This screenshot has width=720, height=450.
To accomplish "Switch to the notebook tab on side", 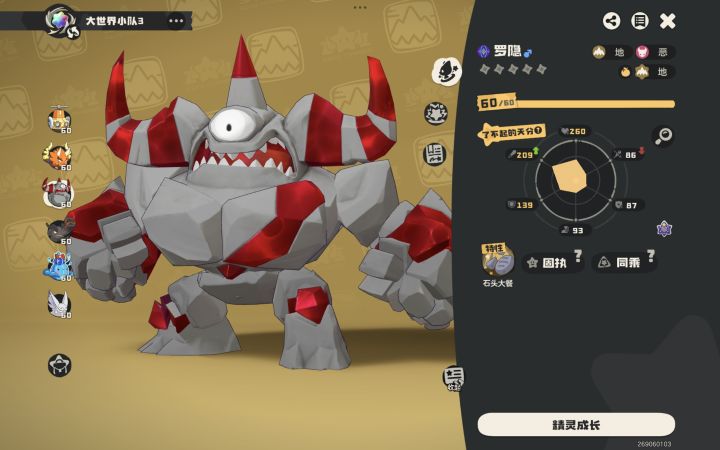I will coord(436,154).
